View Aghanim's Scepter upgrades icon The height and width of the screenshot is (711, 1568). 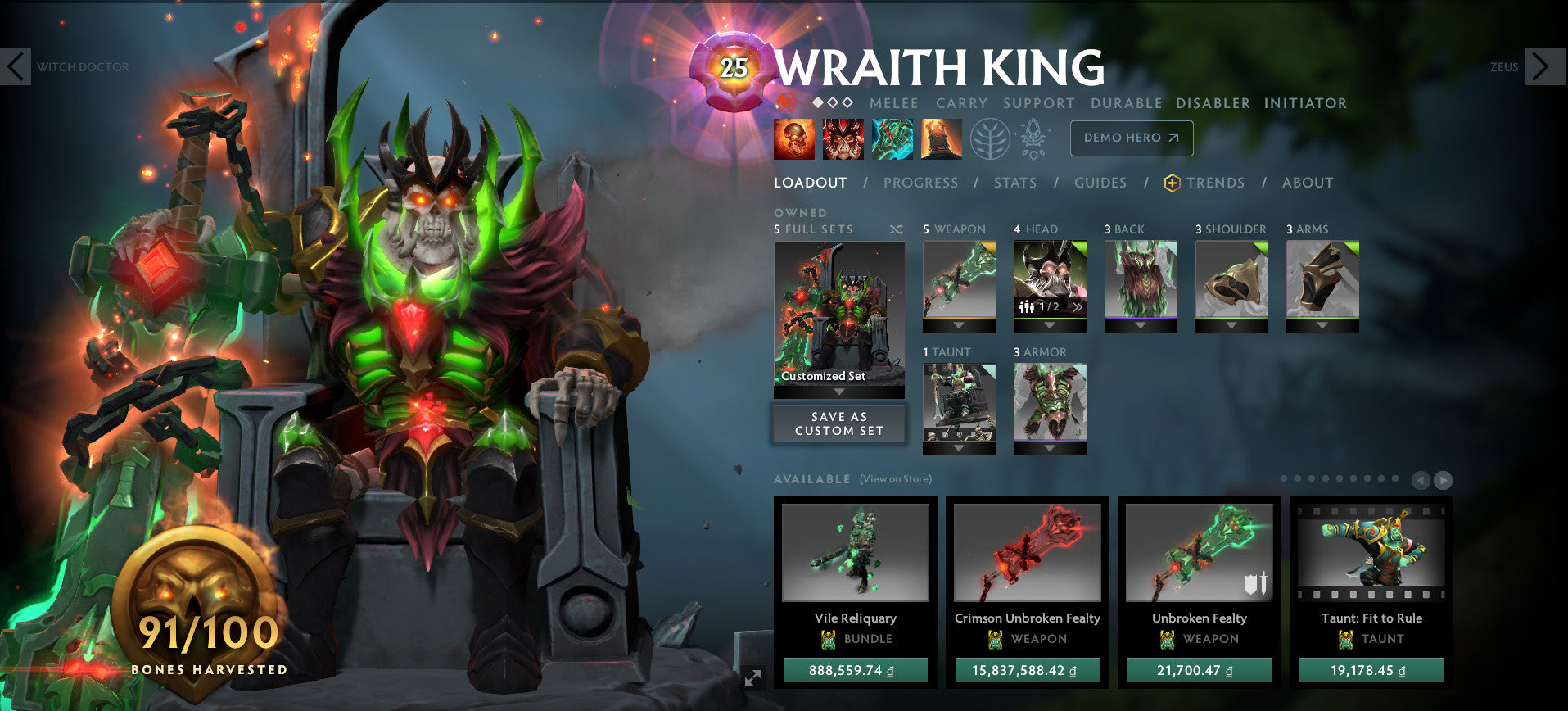[1034, 139]
